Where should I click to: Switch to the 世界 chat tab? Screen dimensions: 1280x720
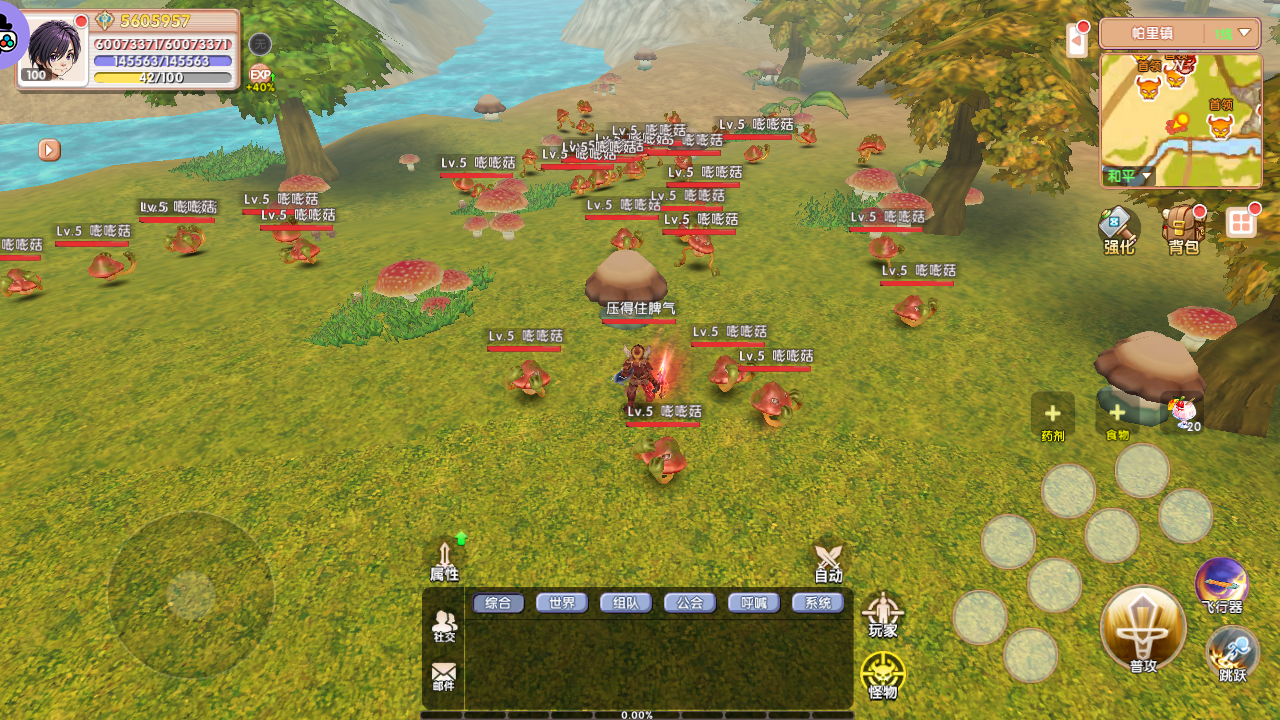[562, 603]
